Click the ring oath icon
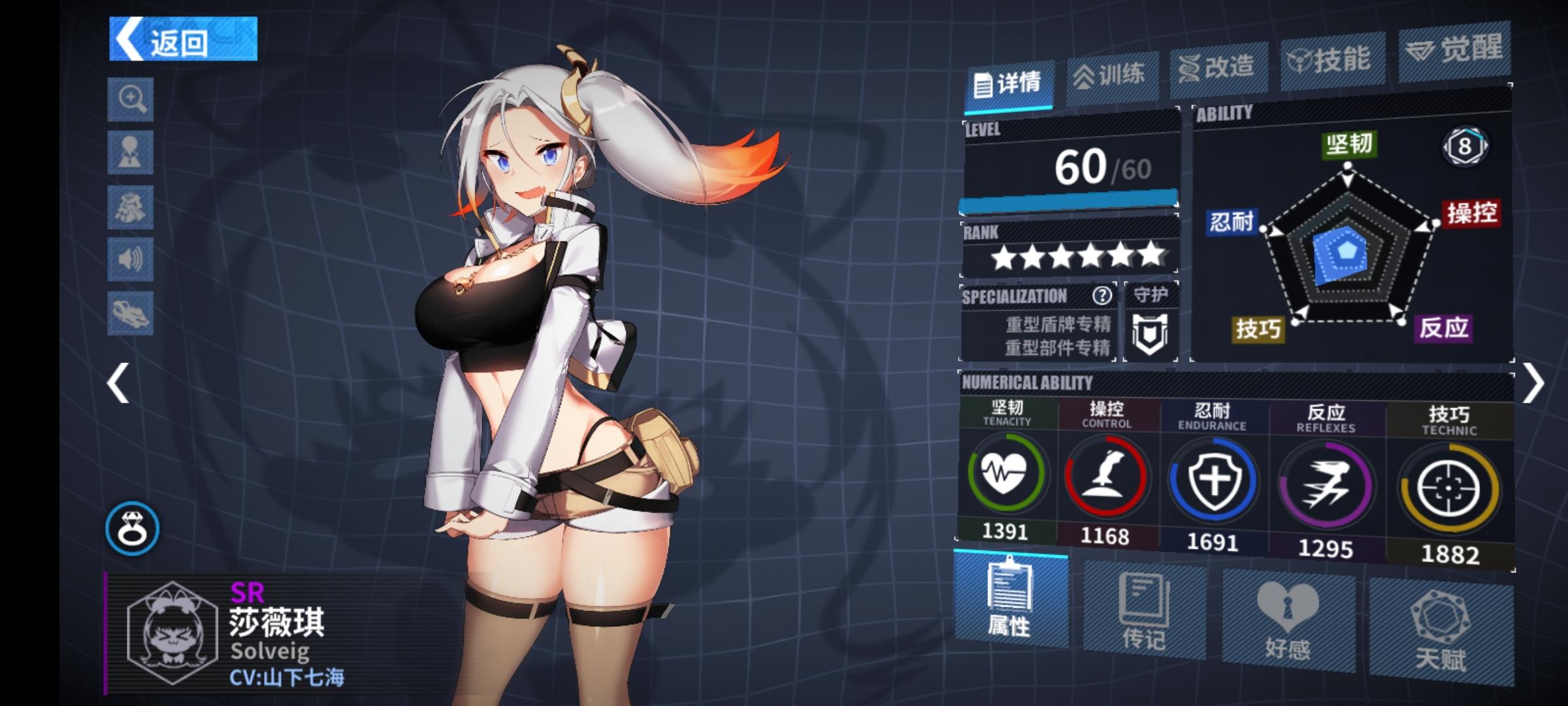The width and height of the screenshot is (1568, 706). click(133, 528)
